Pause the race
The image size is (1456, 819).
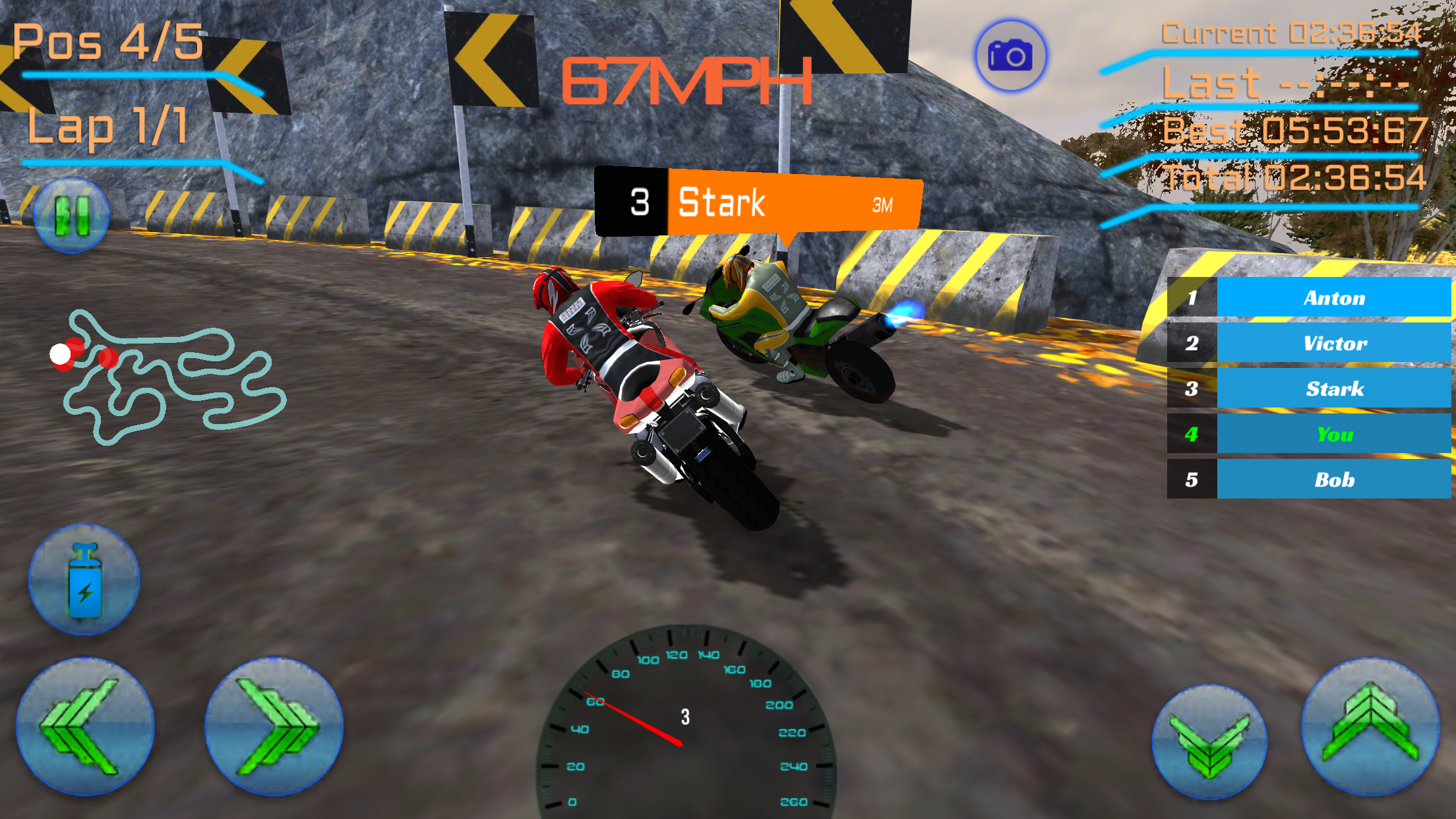tap(71, 216)
